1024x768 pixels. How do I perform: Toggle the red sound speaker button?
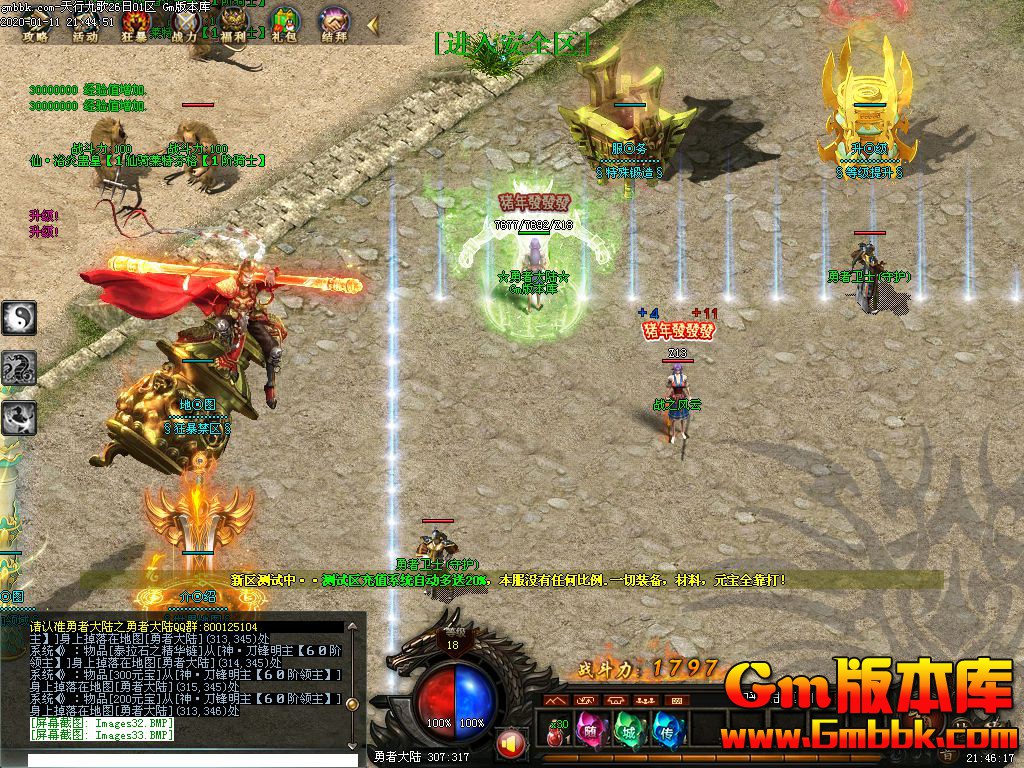click(511, 744)
